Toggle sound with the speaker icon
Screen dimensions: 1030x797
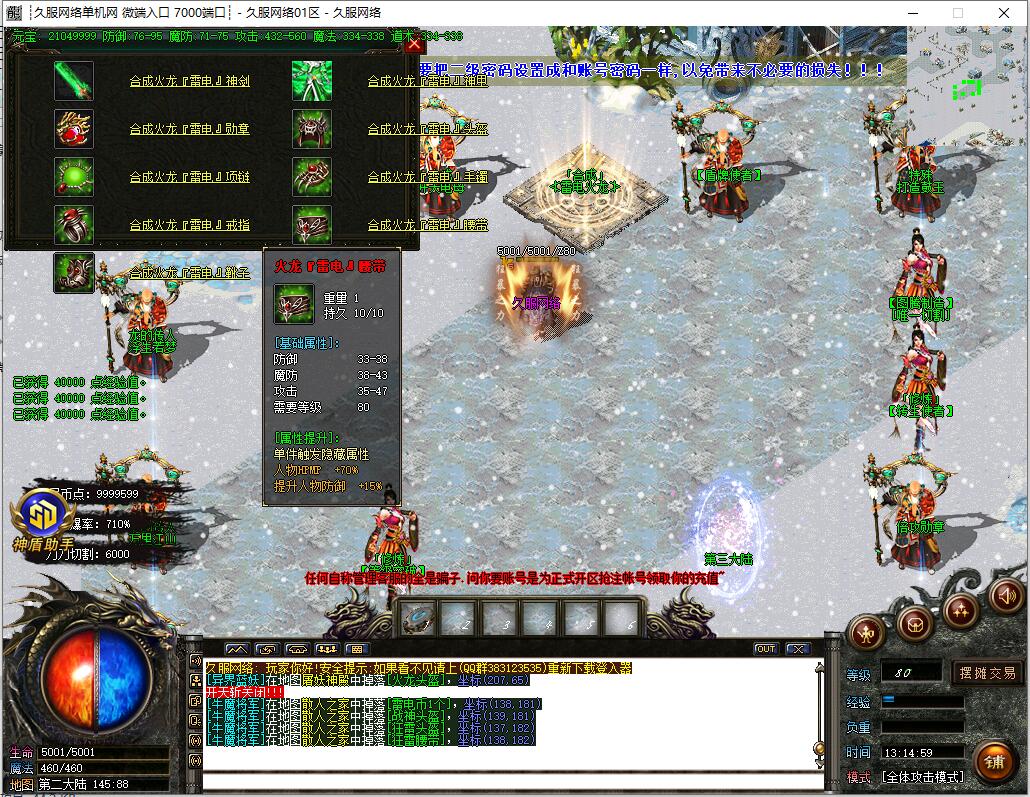click(x=1006, y=596)
